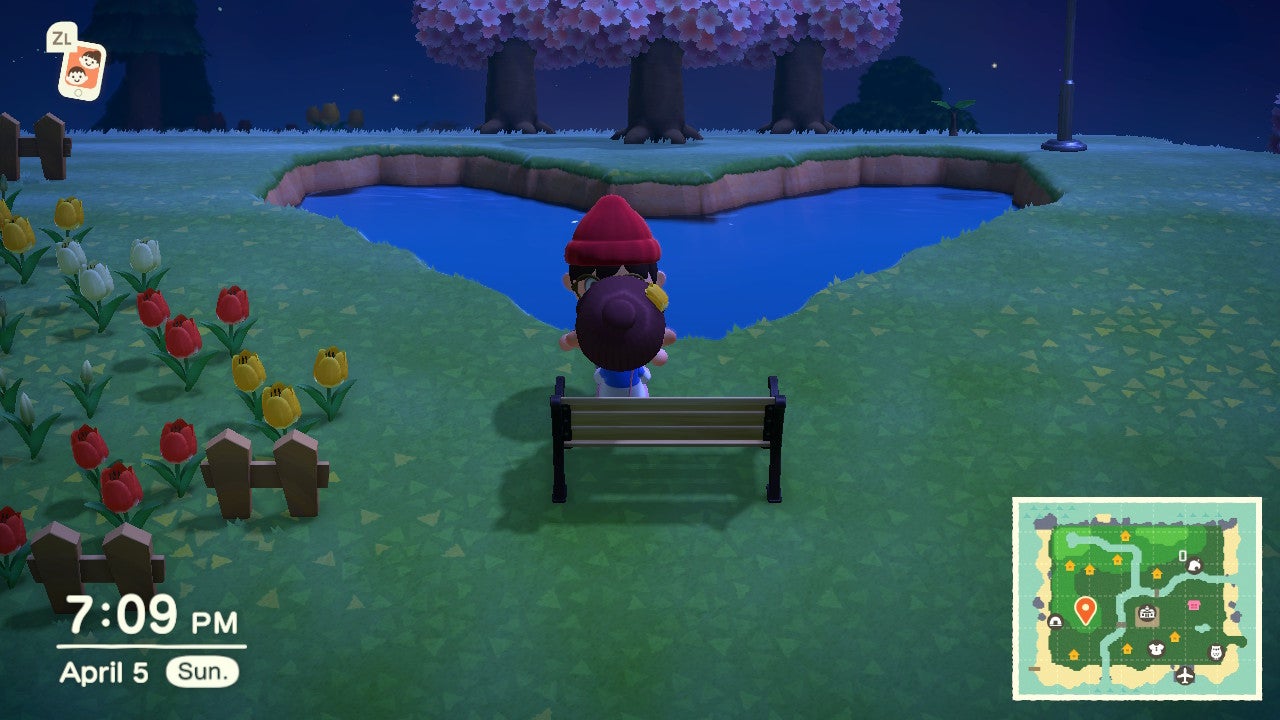The height and width of the screenshot is (720, 1280).
Task: Select the airplane icon on the minimap
Action: click(1184, 675)
